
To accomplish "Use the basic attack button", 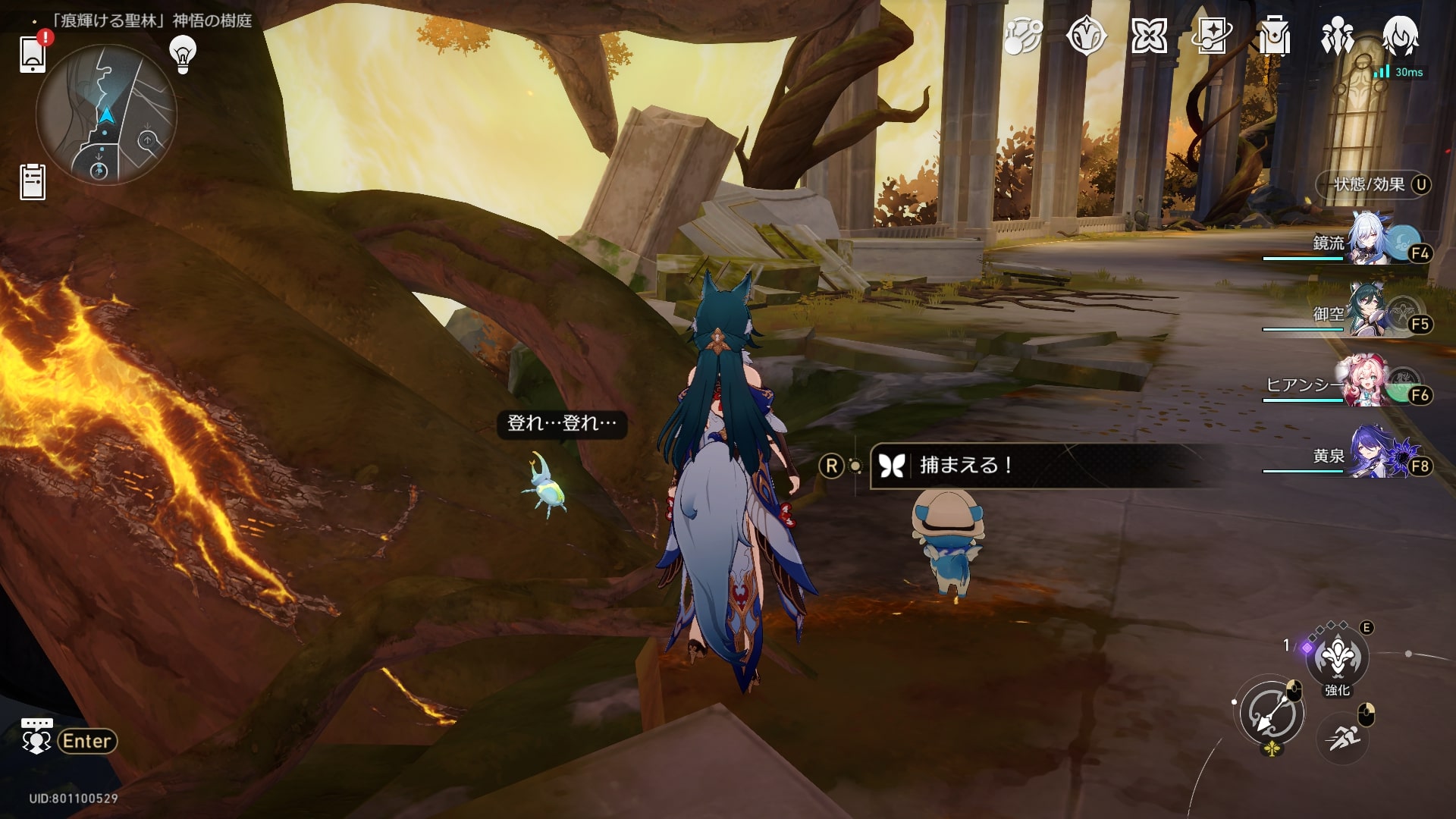I will [x=1272, y=713].
